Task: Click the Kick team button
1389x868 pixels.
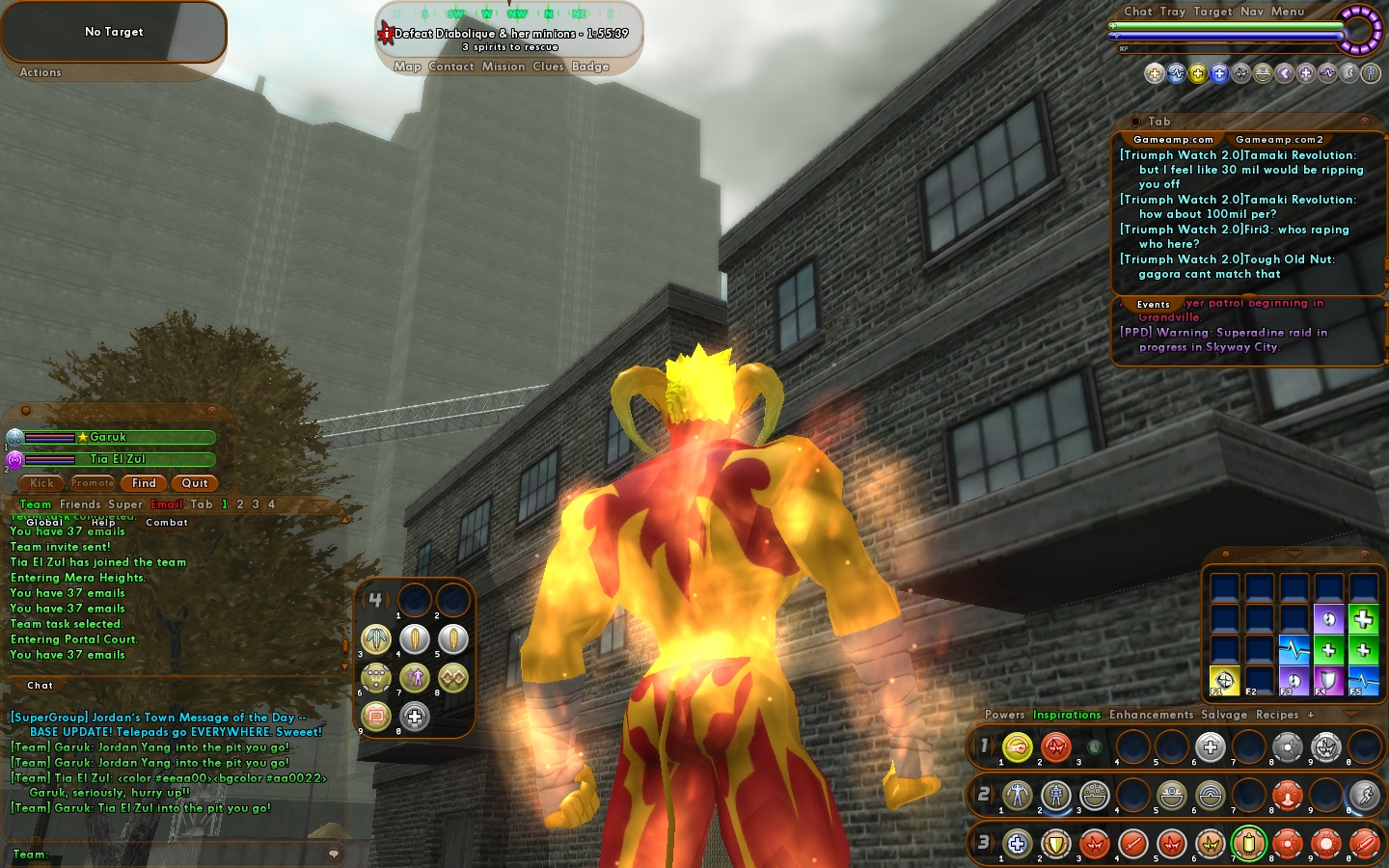Action: 41,483
